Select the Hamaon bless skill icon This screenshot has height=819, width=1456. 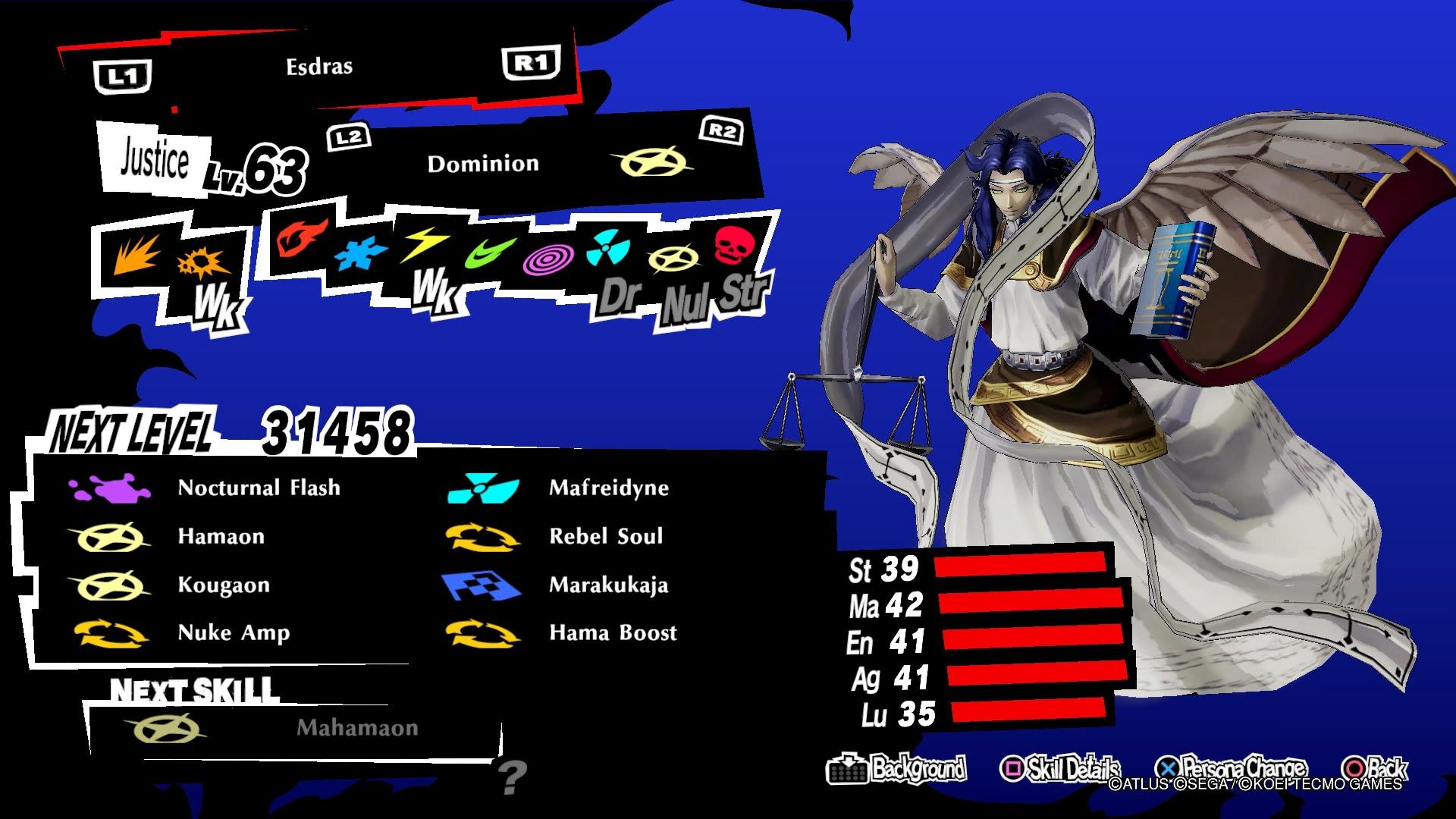point(110,536)
